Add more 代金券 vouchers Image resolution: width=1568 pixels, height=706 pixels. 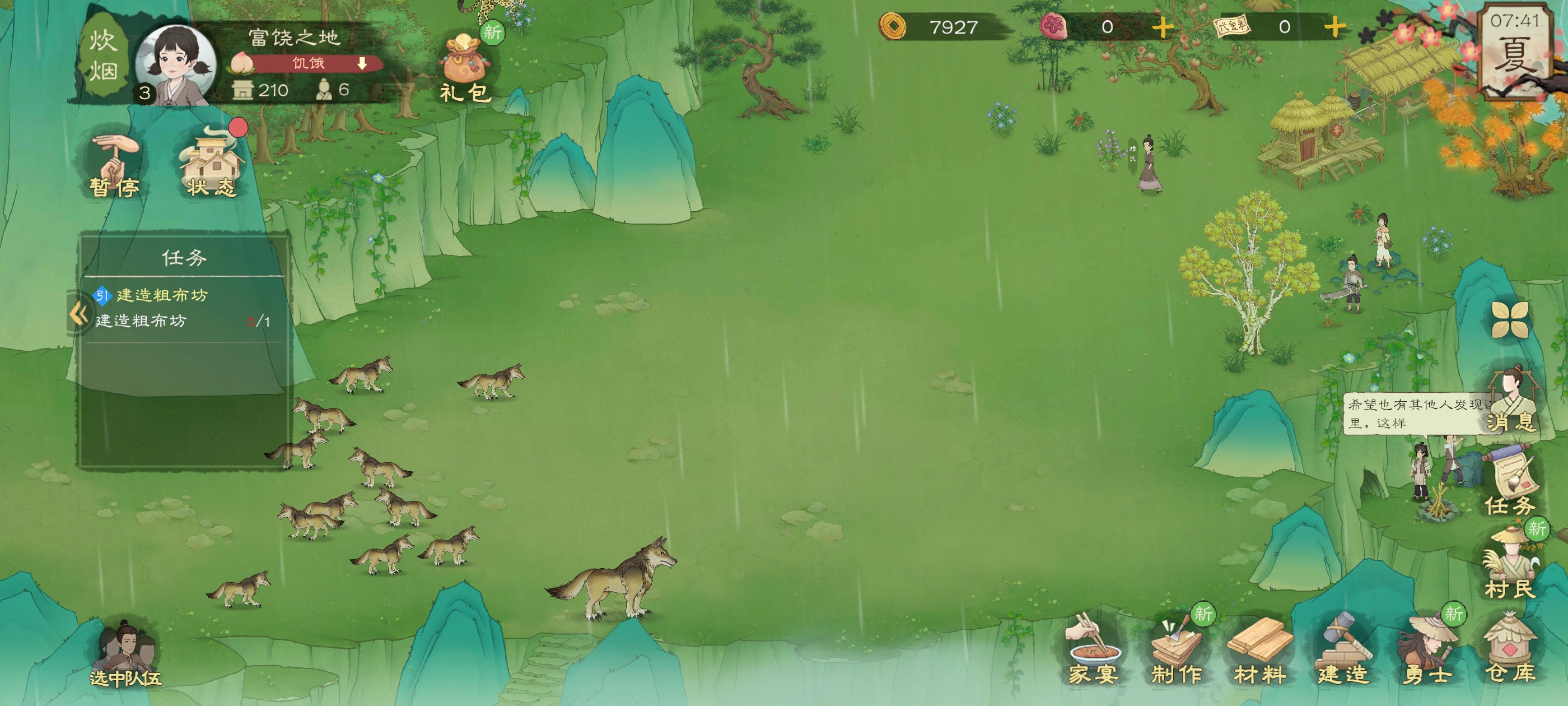tap(1335, 27)
